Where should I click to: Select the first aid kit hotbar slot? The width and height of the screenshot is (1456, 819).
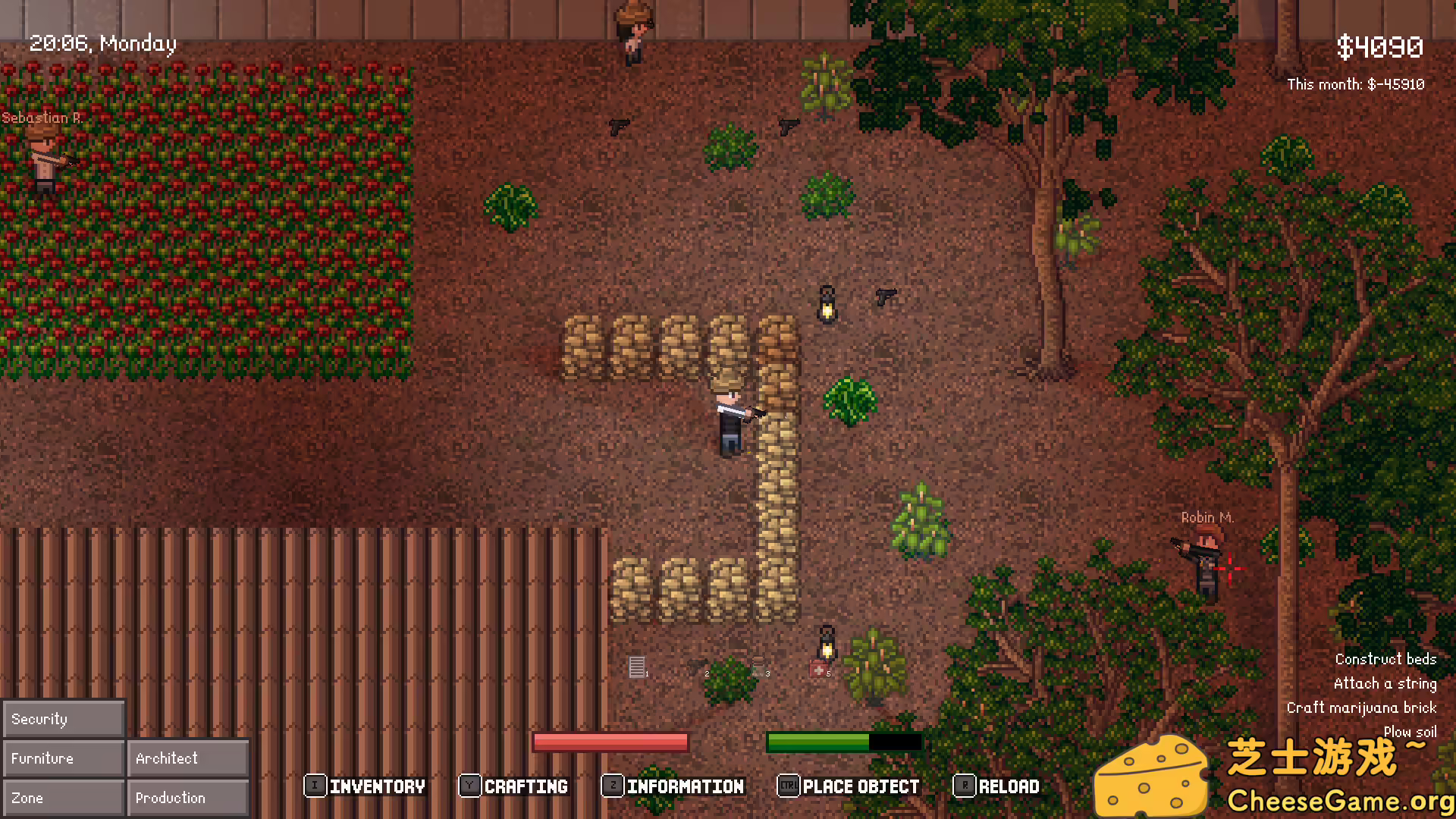(818, 669)
